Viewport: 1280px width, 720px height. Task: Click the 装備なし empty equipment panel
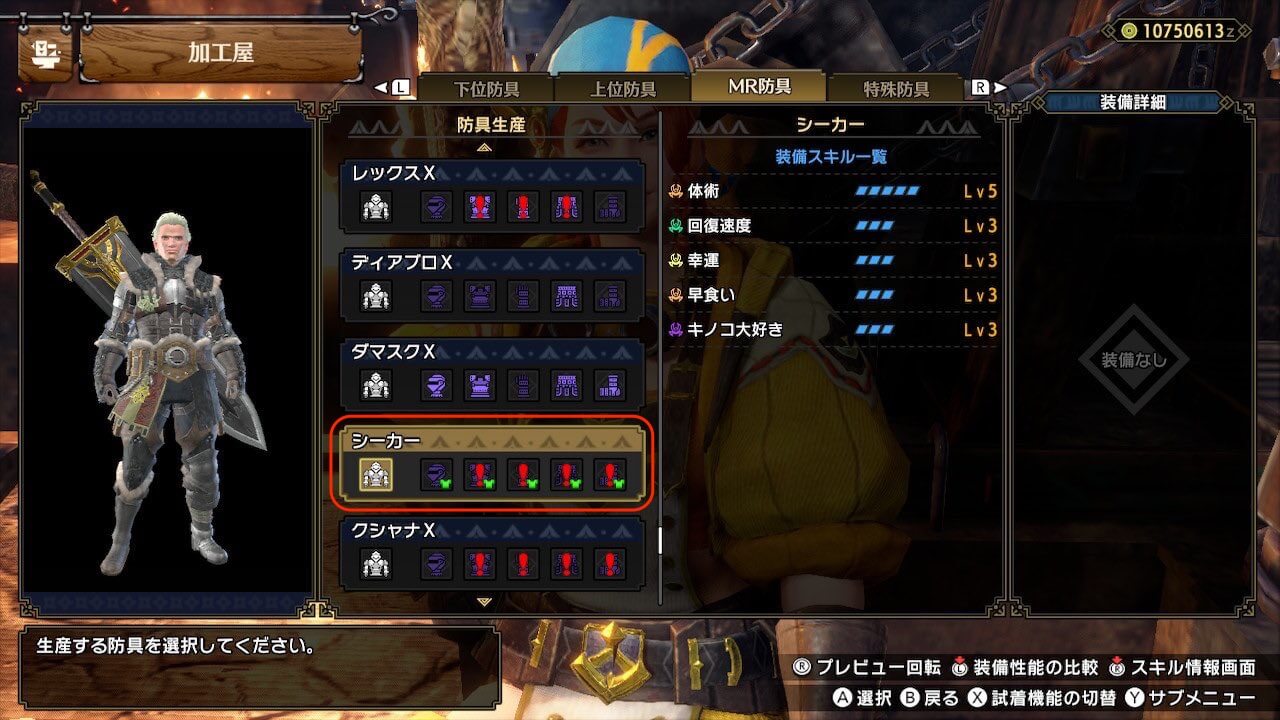tap(1133, 360)
